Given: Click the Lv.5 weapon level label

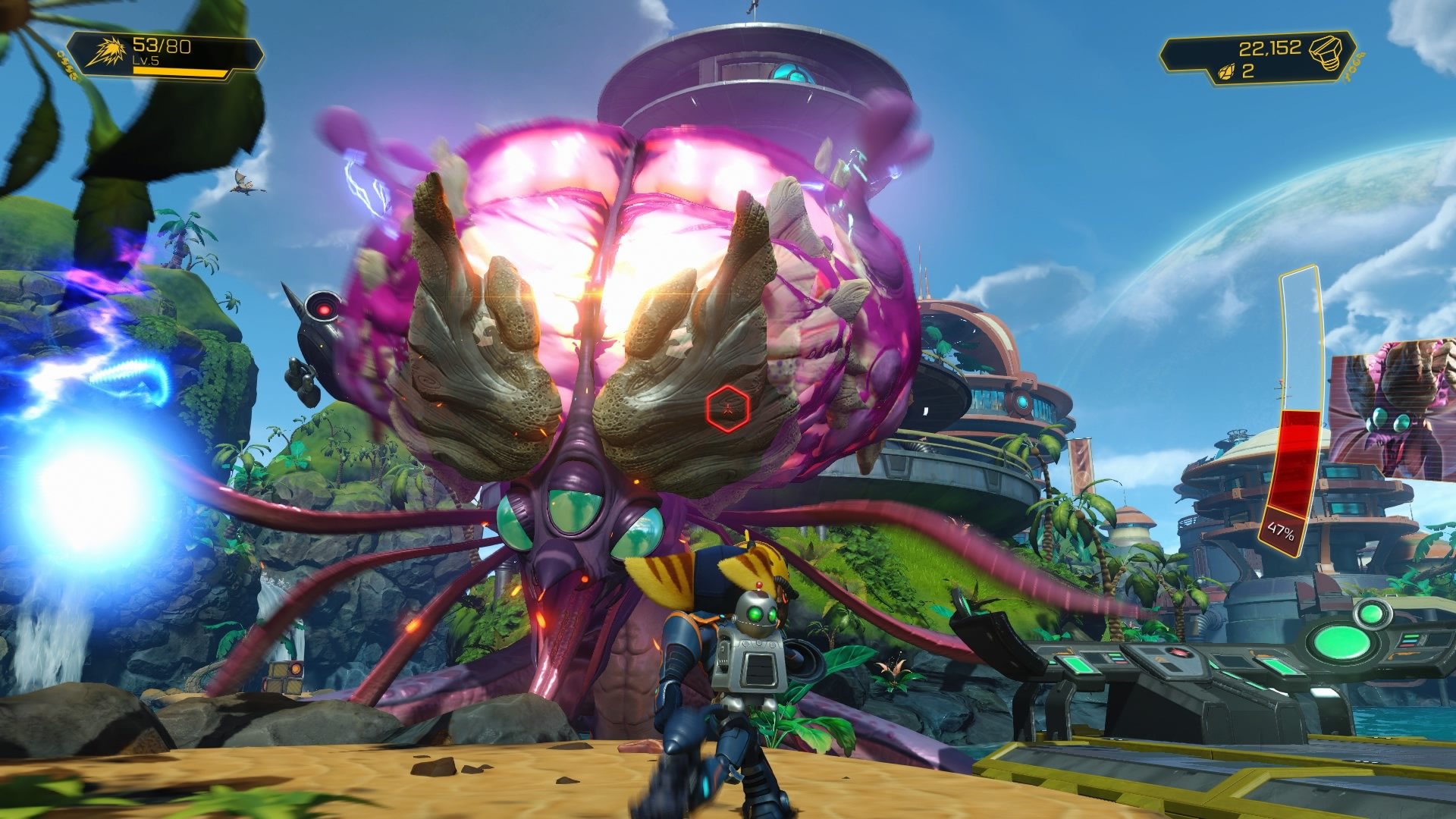Looking at the screenshot, I should pyautogui.click(x=146, y=60).
